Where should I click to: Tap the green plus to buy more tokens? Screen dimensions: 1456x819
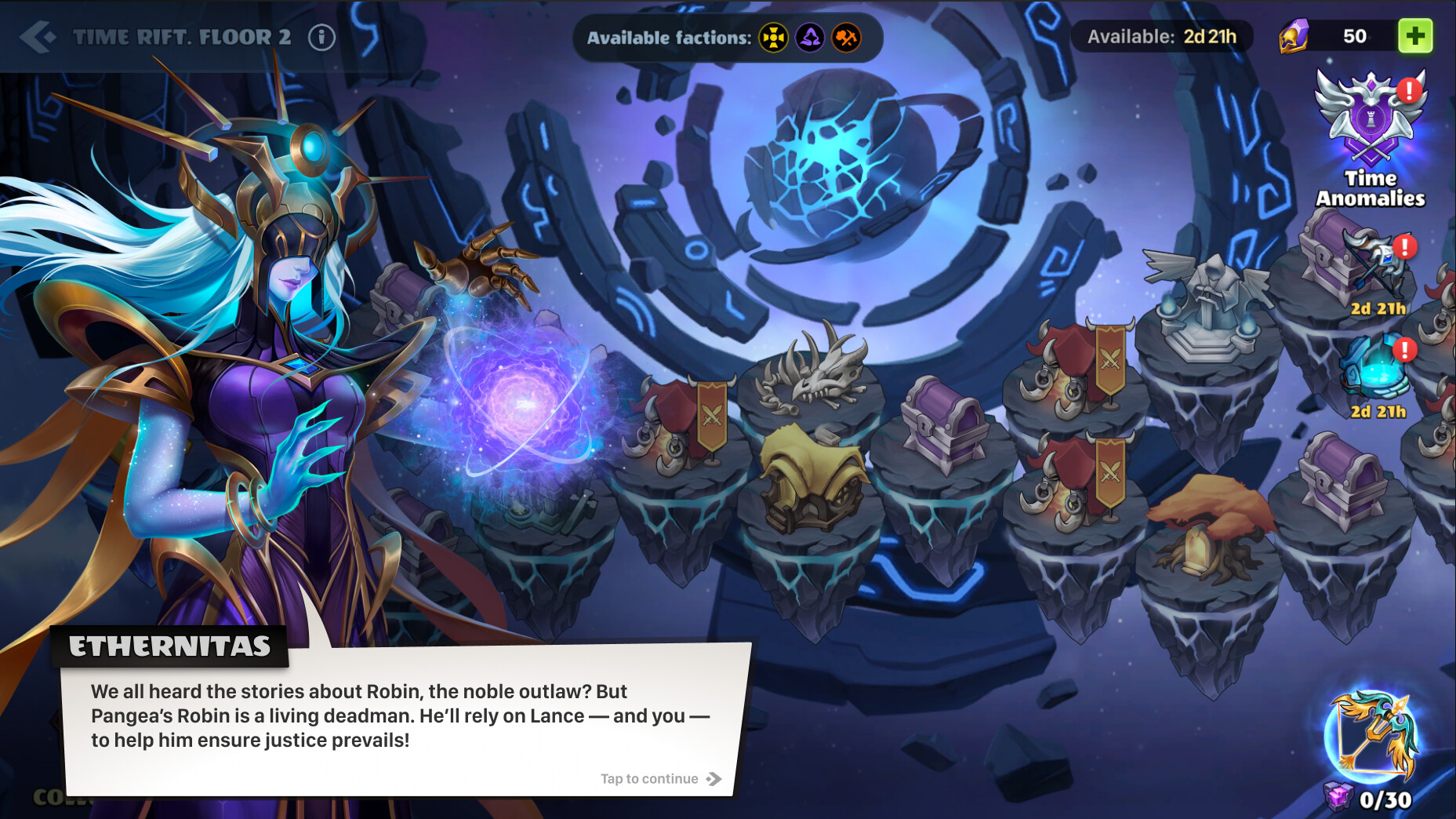(x=1415, y=35)
